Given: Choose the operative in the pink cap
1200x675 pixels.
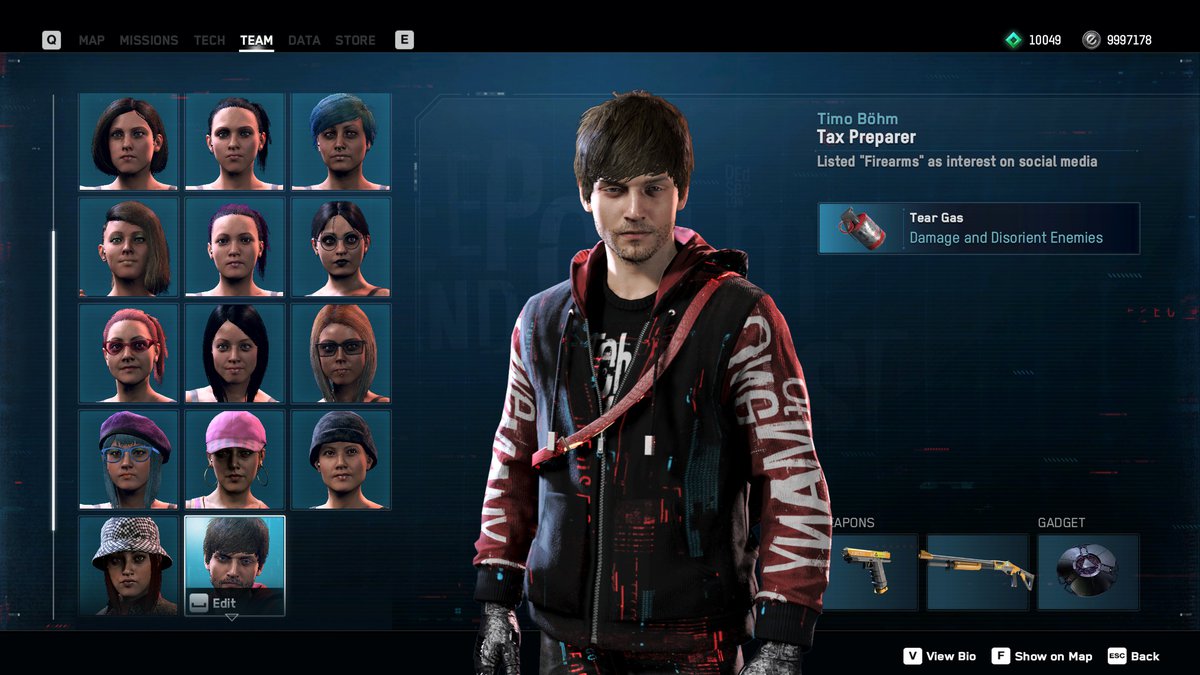Looking at the screenshot, I should coord(235,459).
